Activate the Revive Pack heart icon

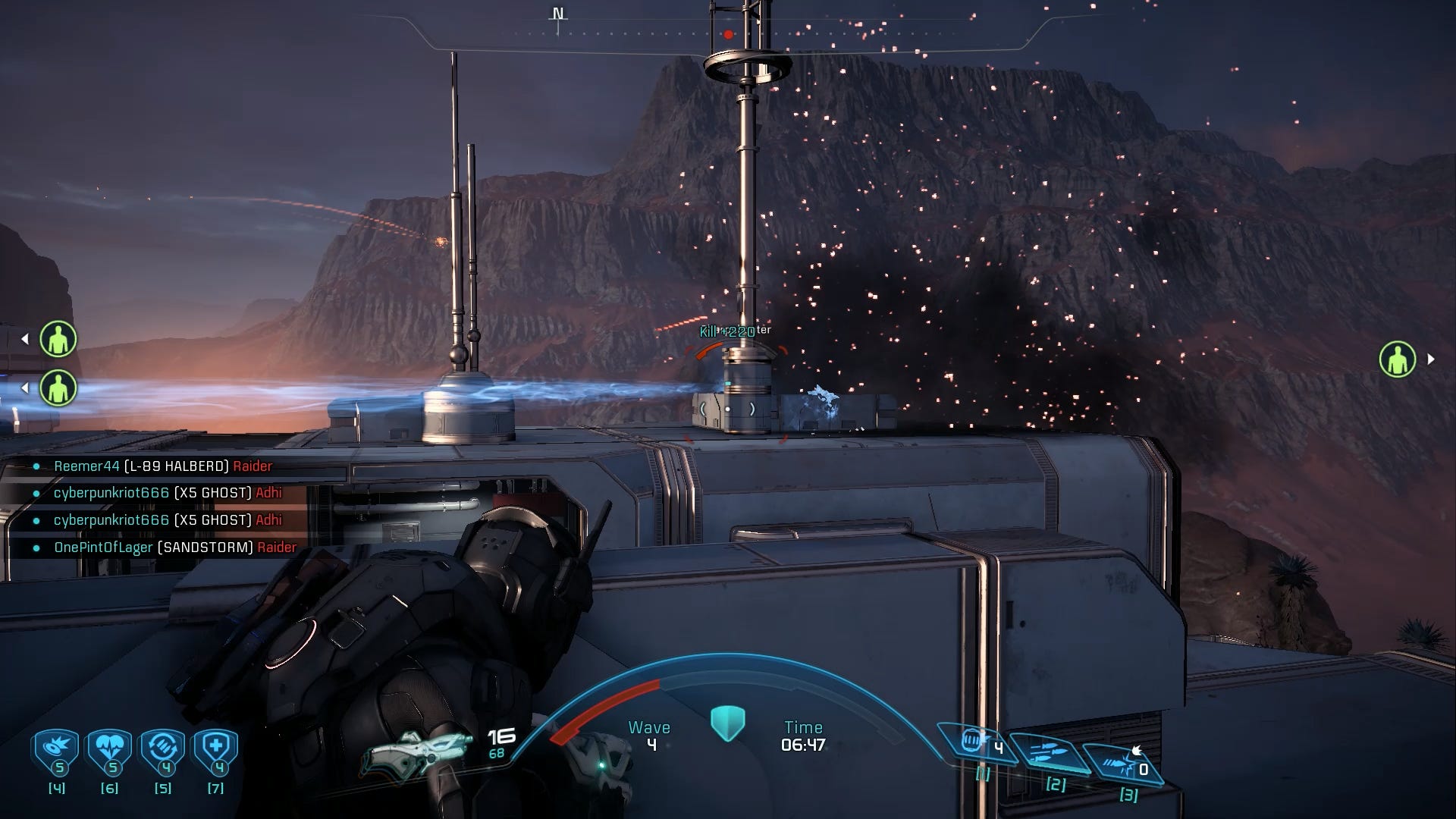point(110,749)
